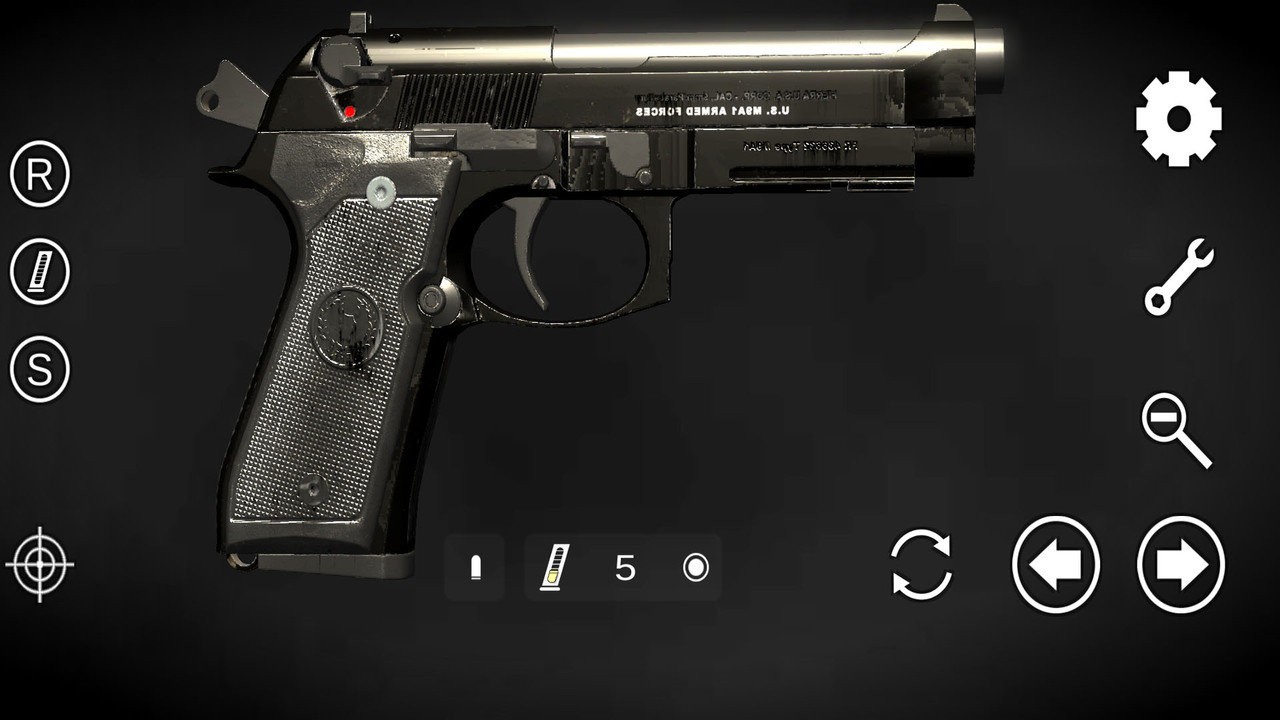
Task: Click the magazine icon beside the 5
Action: (551, 568)
